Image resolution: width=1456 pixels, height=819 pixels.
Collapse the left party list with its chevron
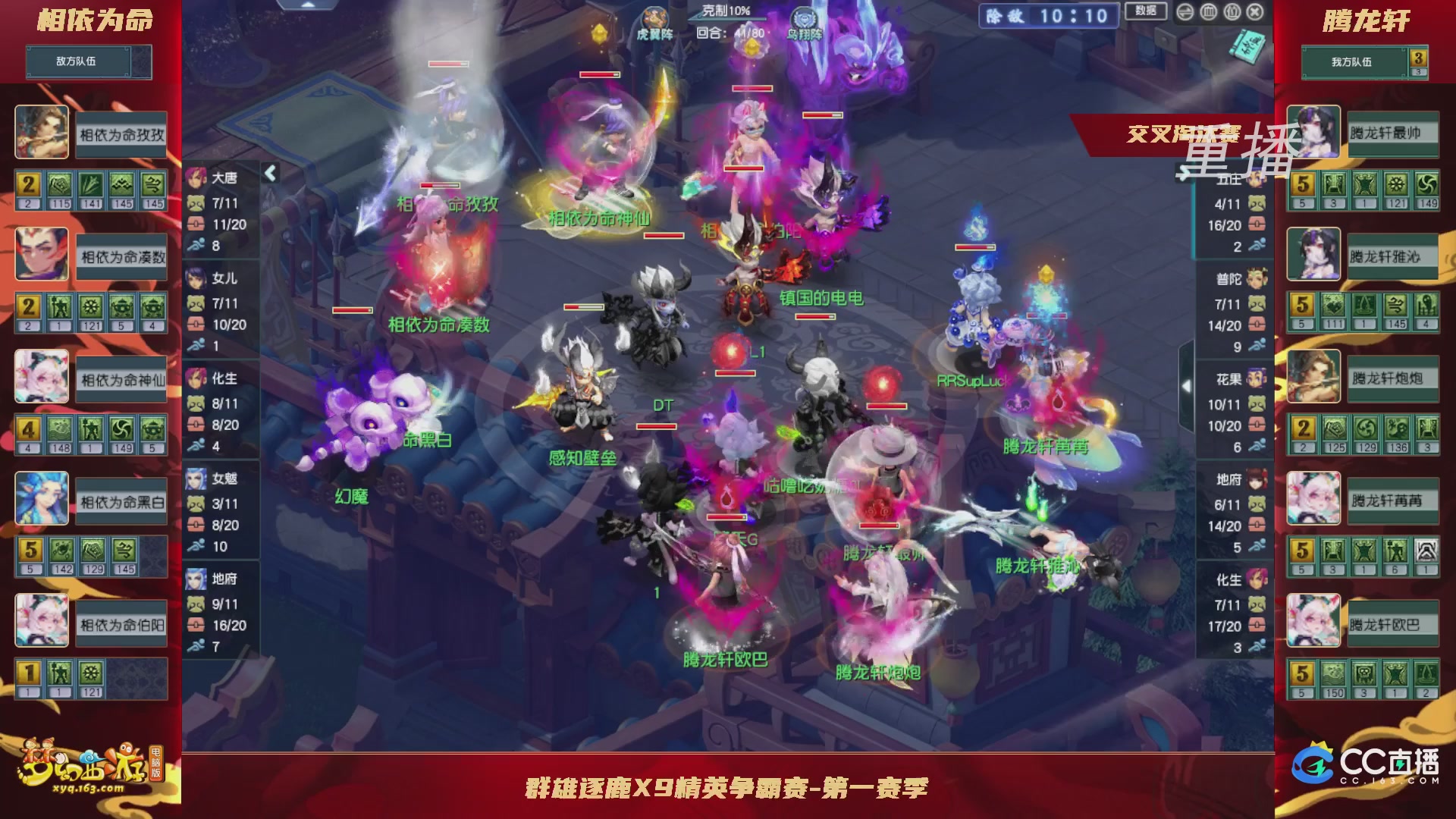pos(270,172)
